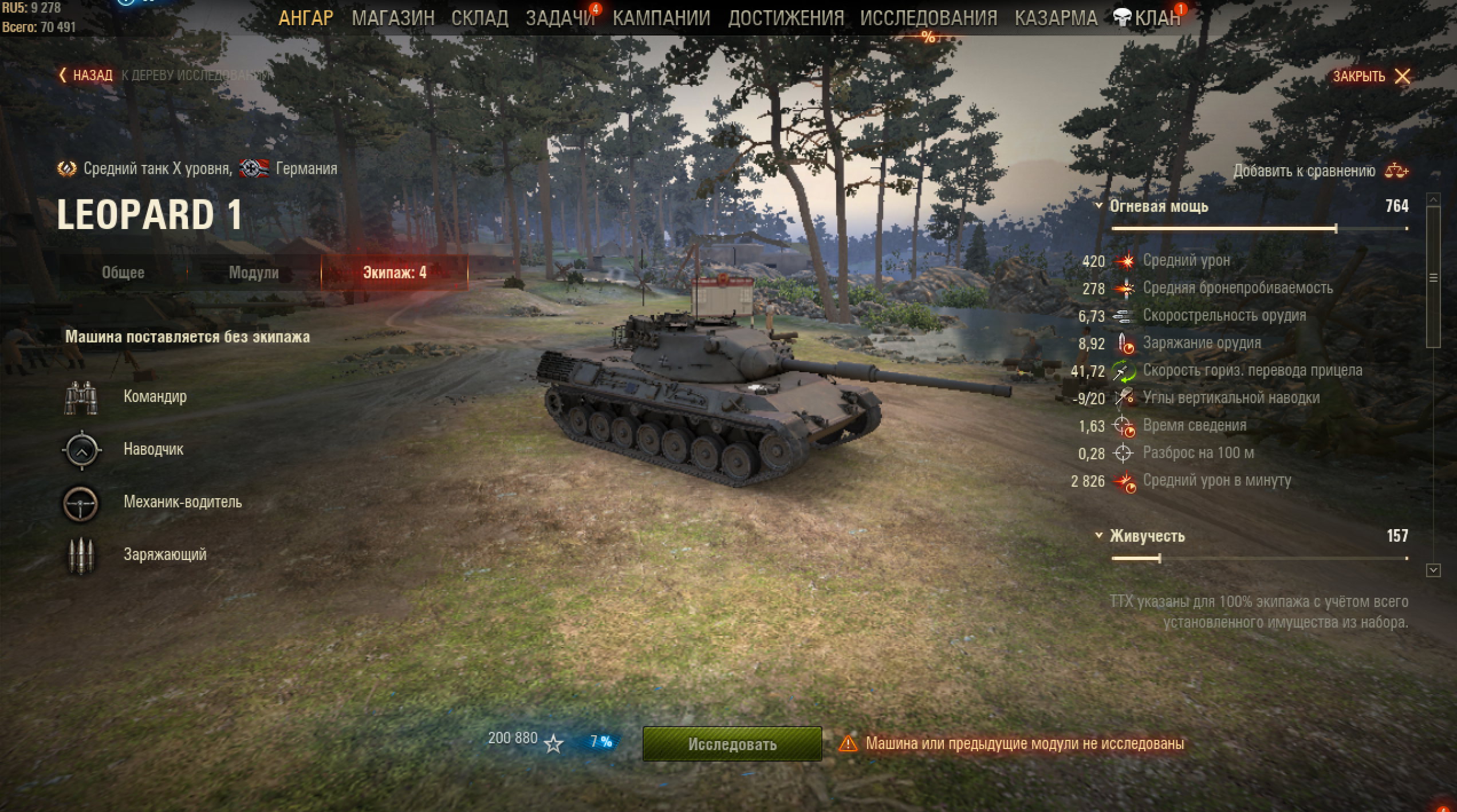
Task: Open the ЗАДАЧИ missions menu
Action: [560, 18]
